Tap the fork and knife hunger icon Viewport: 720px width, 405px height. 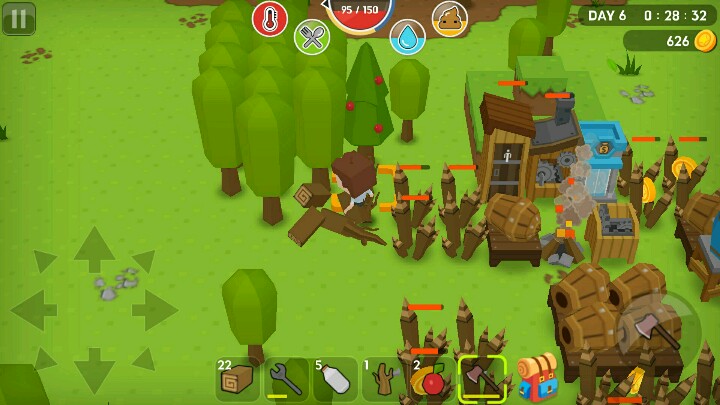(312, 37)
